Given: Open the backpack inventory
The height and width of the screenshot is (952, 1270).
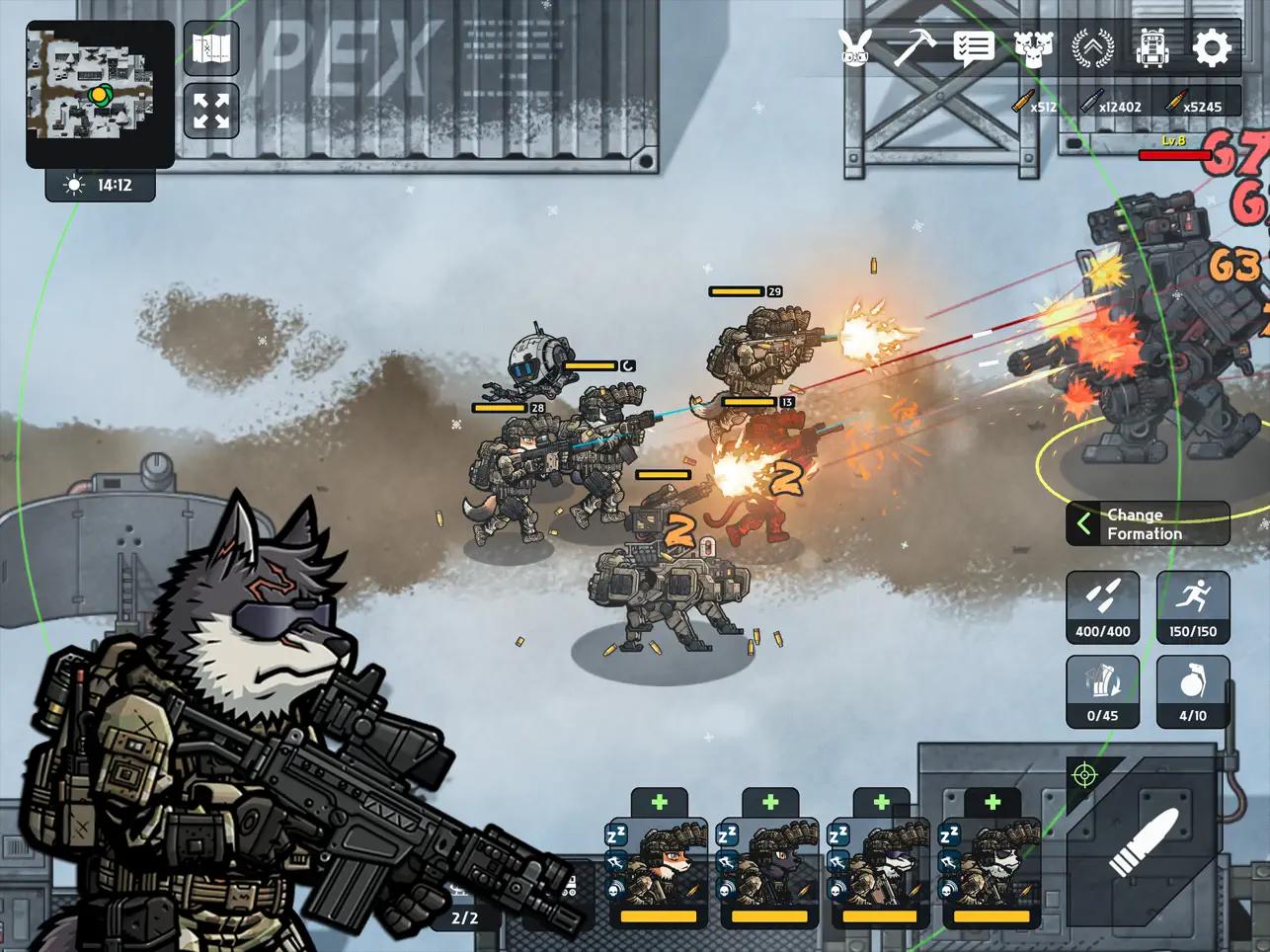Looking at the screenshot, I should (1151, 47).
